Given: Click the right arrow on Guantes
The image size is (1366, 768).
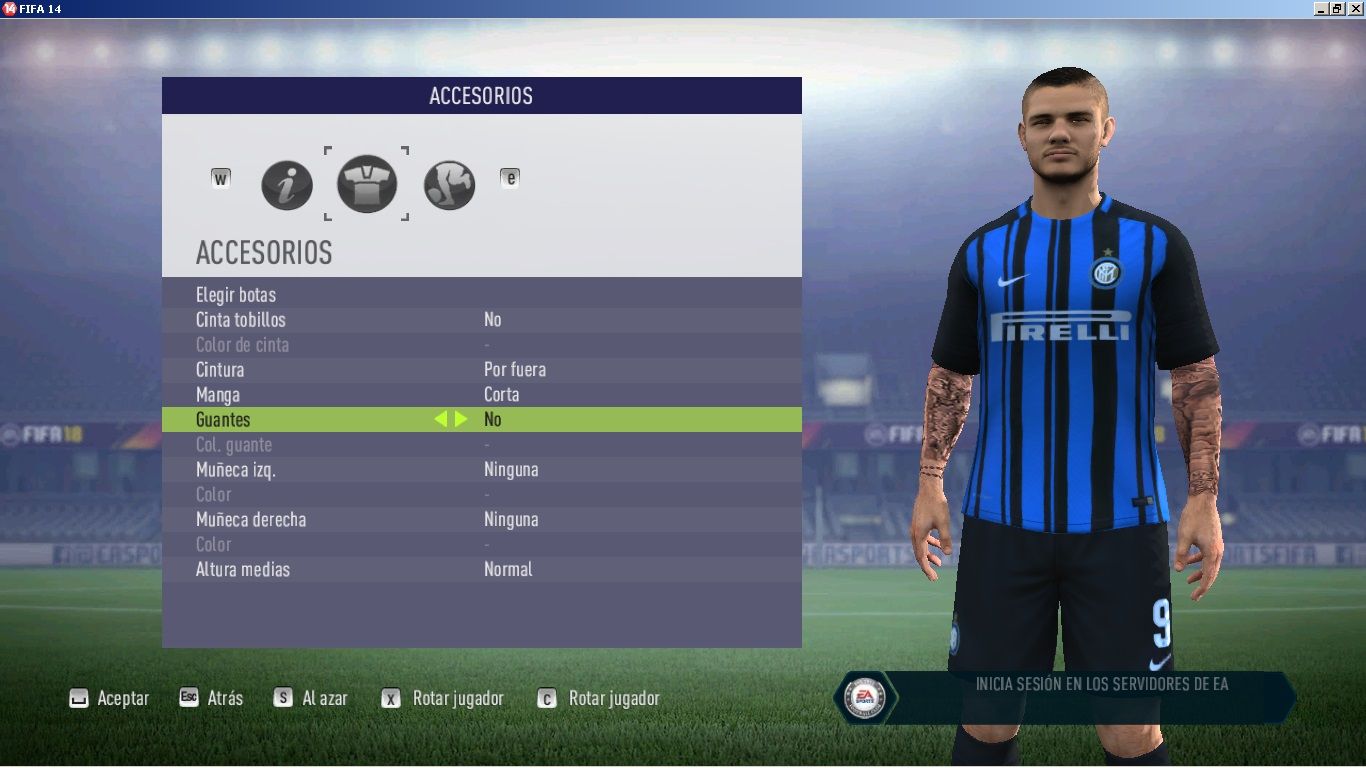Looking at the screenshot, I should click(x=461, y=419).
